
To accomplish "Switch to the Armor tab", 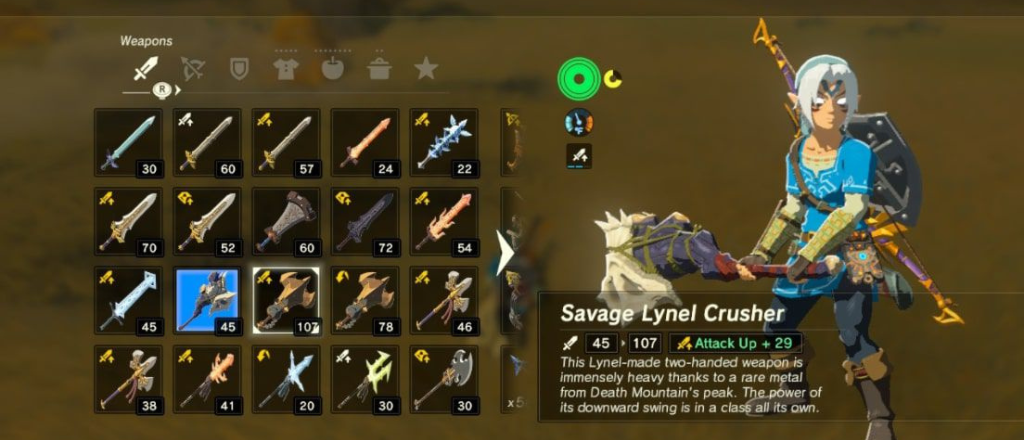I will [286, 68].
